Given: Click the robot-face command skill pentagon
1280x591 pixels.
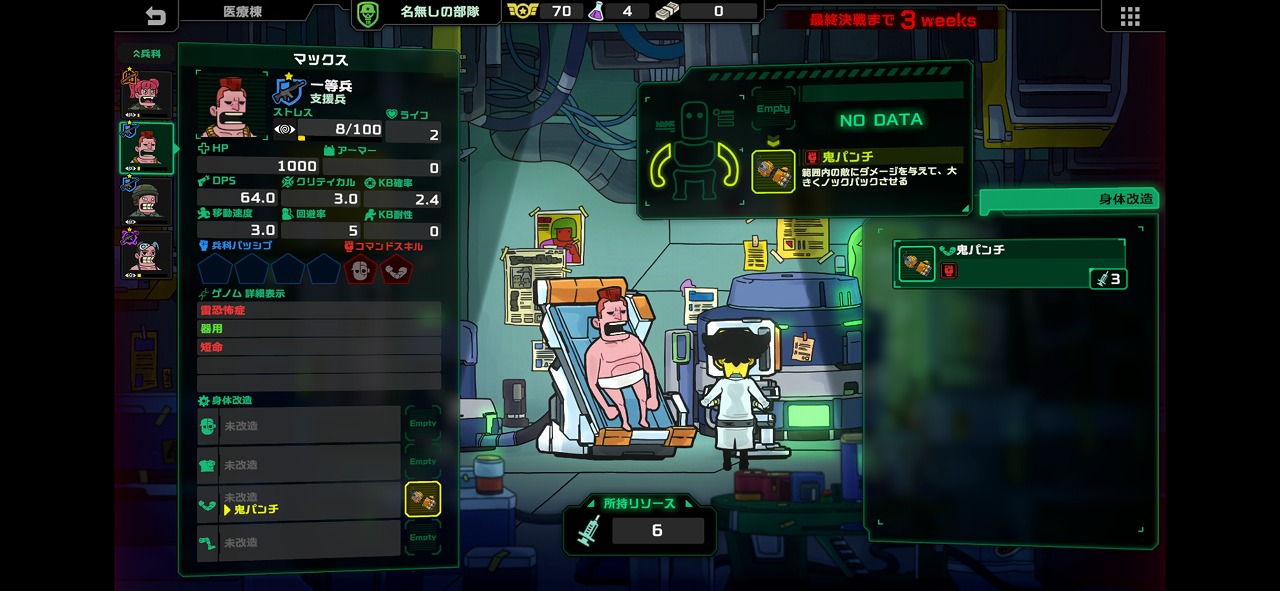Looking at the screenshot, I should [361, 269].
